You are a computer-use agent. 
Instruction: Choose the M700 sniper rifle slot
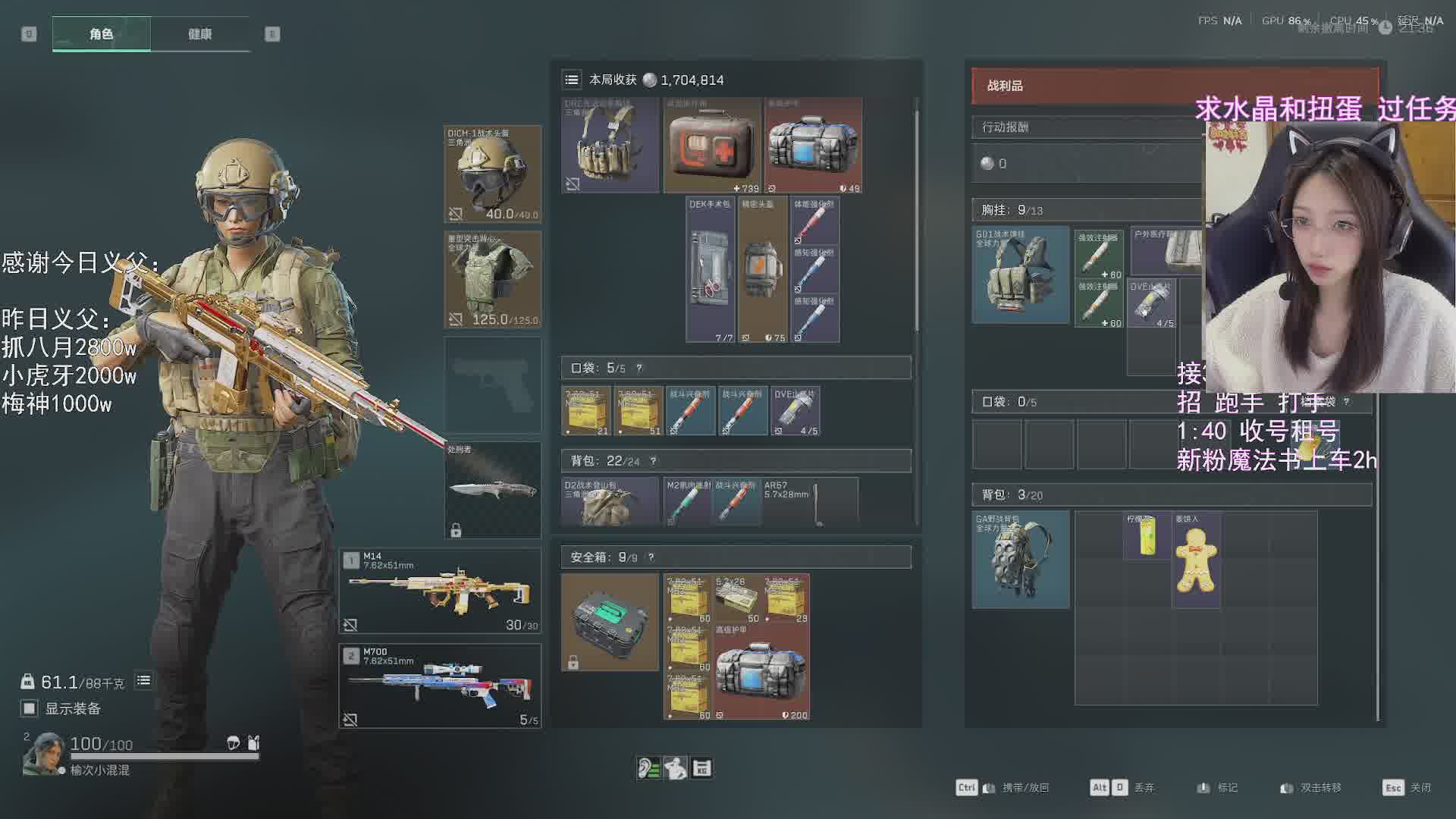(440, 686)
